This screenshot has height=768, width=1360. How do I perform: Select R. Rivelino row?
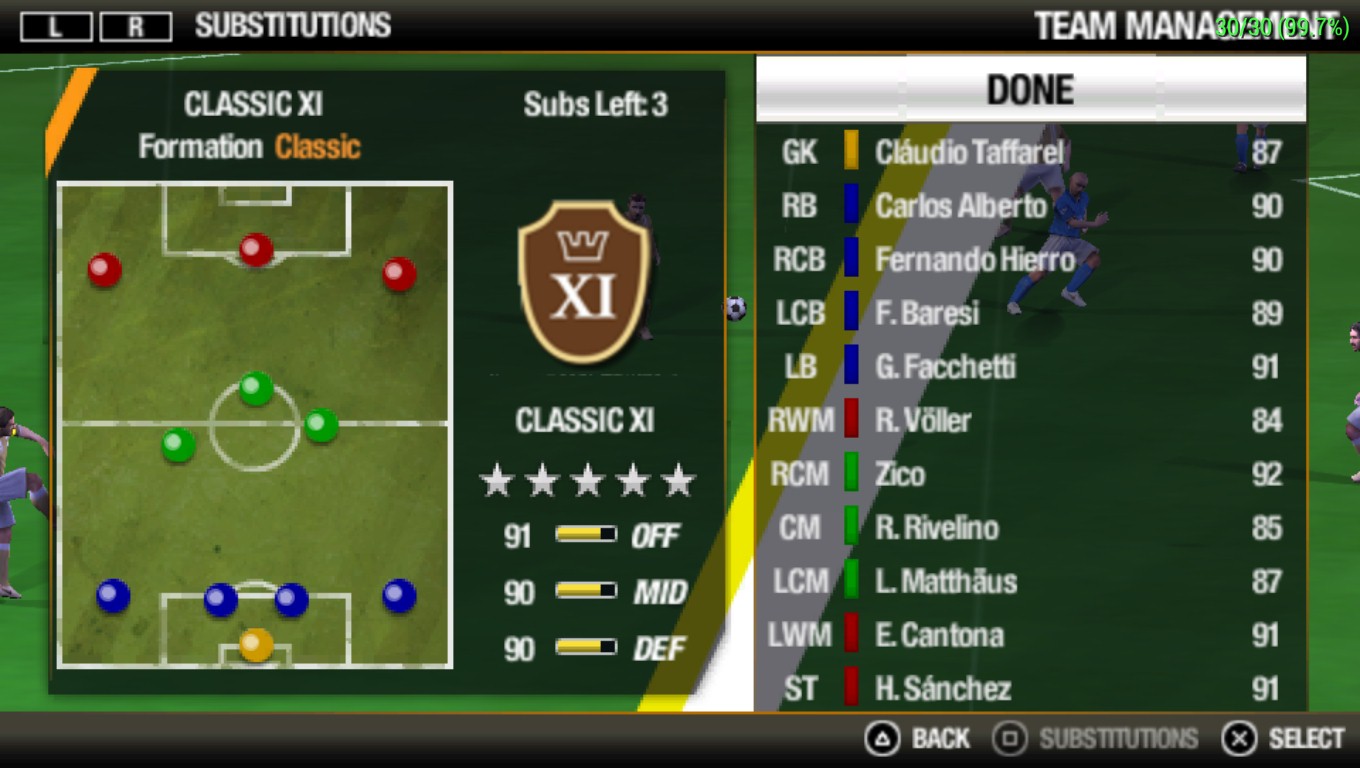coord(1030,528)
